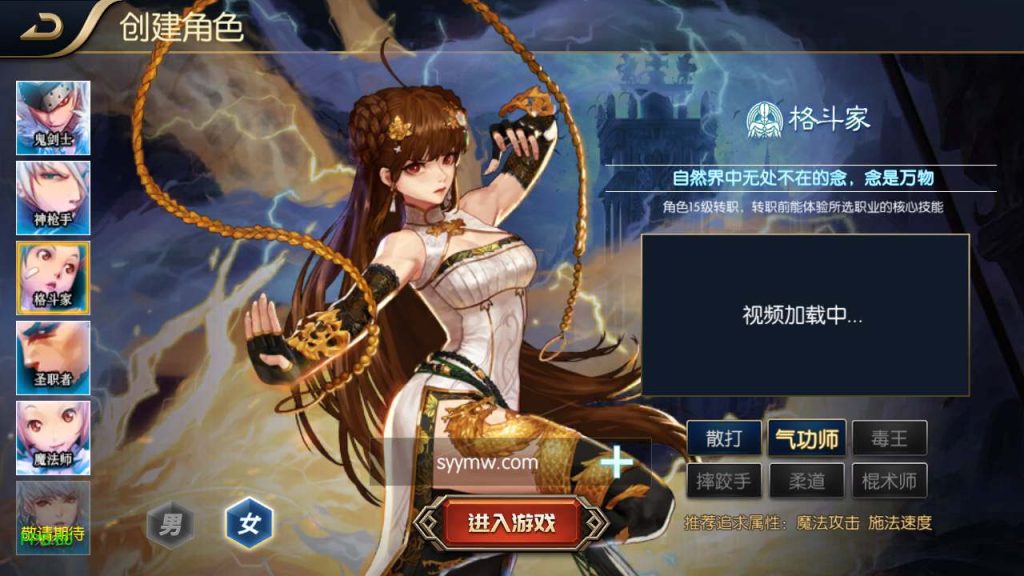This screenshot has width=1024, height=576.
Task: Pick the 格斗家 class portrait
Action: [53, 277]
